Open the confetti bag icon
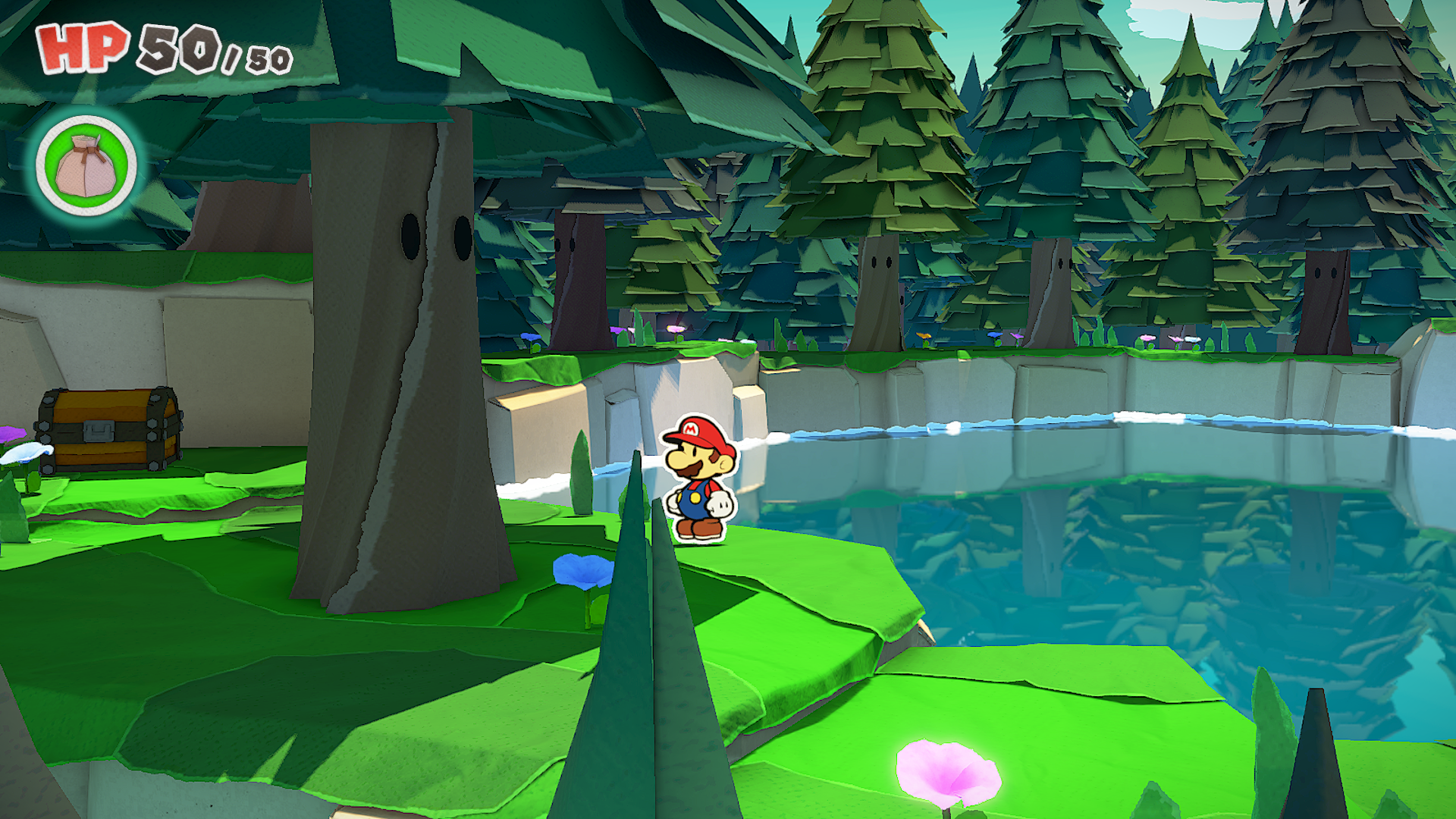1456x819 pixels. click(x=86, y=165)
